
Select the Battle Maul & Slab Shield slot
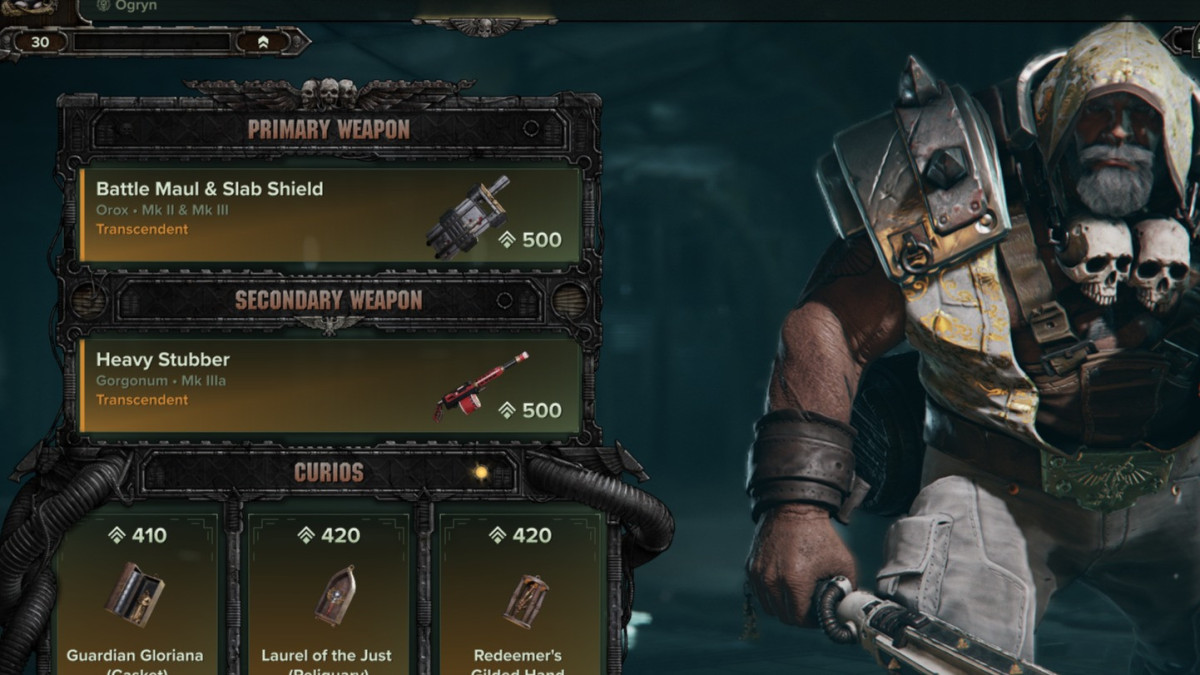pyautogui.click(x=330, y=214)
